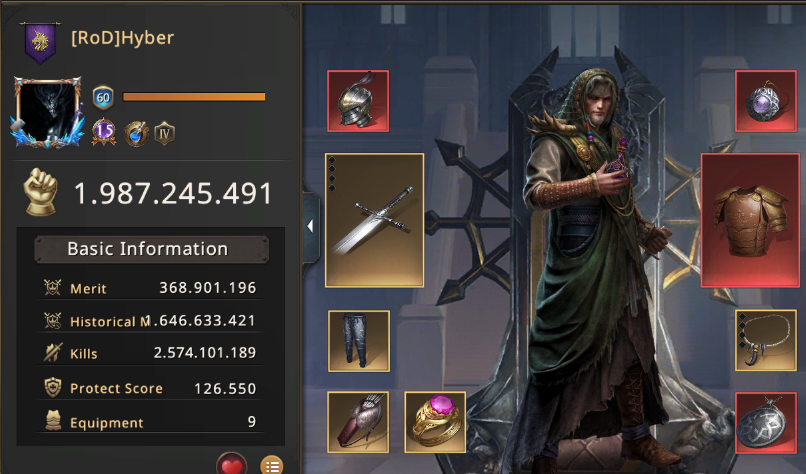Open the purple alliance banner emblem
The width and height of the screenshot is (806, 474).
pos(39,43)
